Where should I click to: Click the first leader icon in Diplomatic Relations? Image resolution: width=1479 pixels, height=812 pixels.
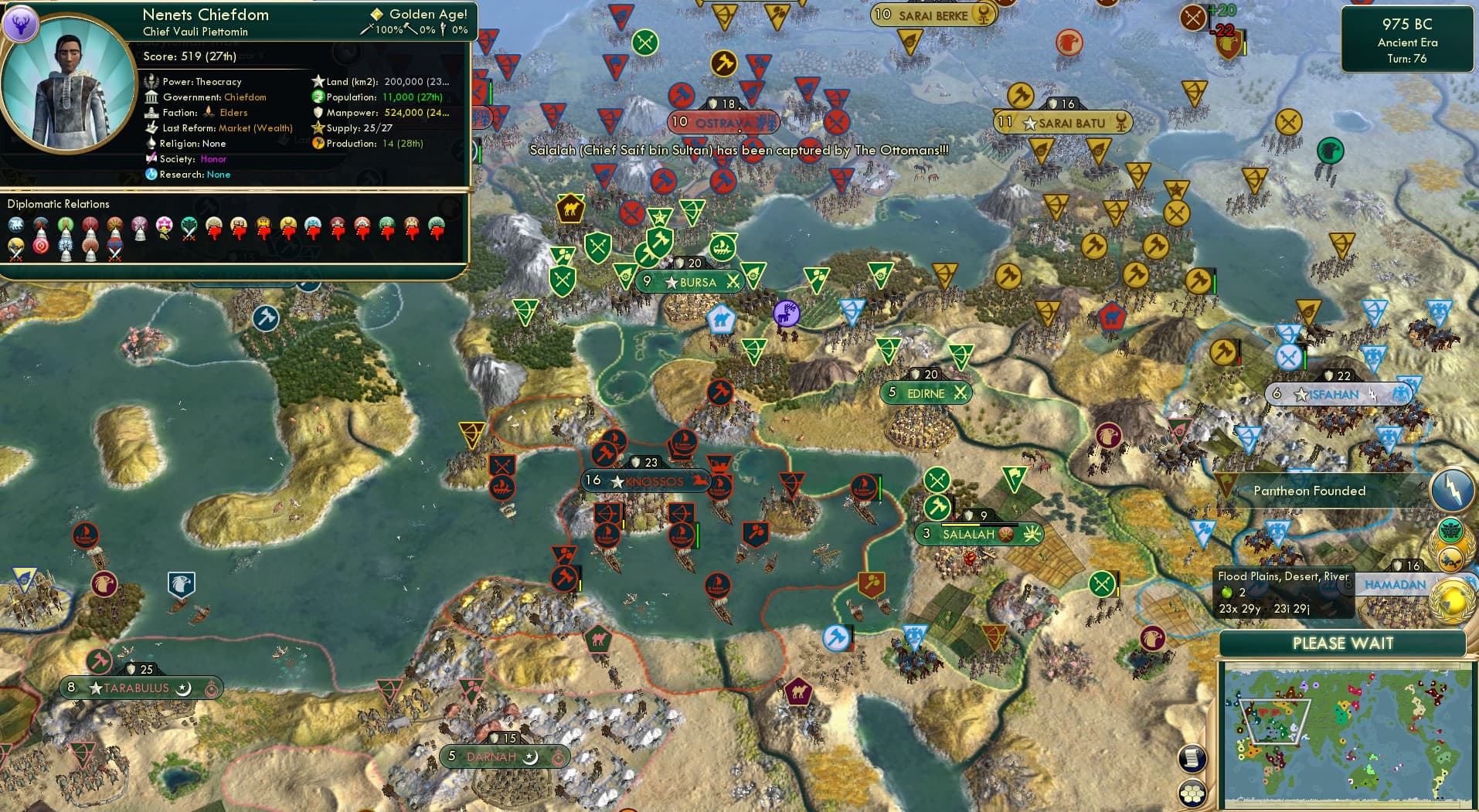tap(15, 226)
